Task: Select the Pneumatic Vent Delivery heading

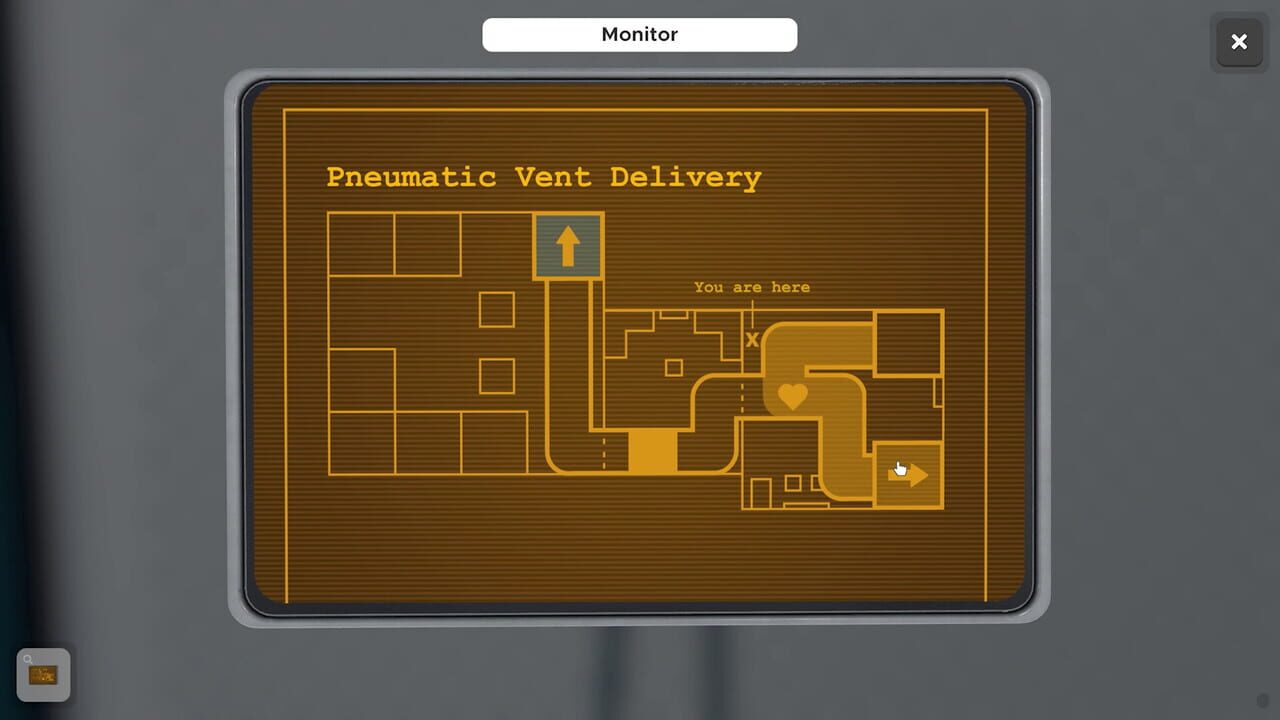Action: pos(543,177)
